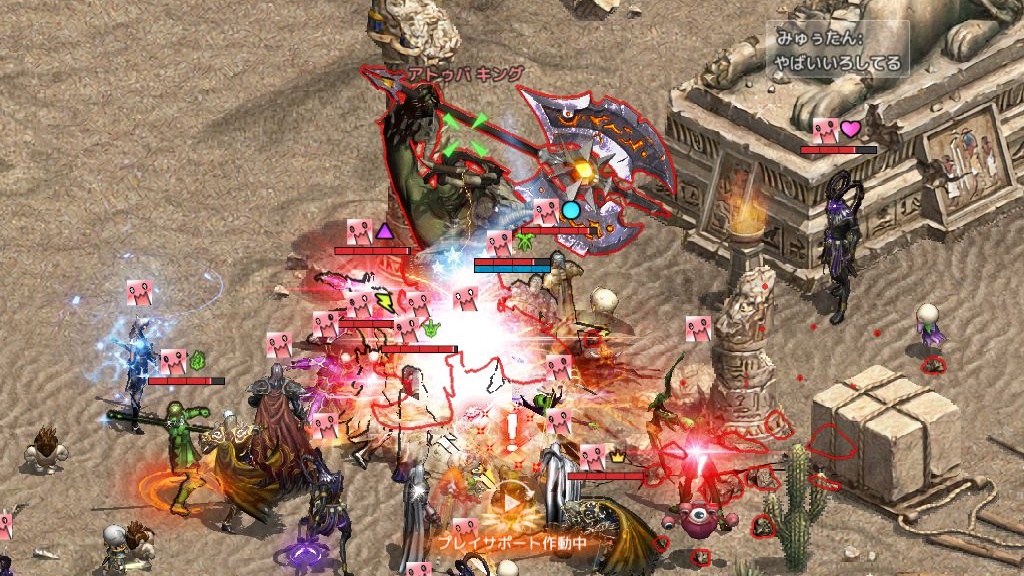Tap the play support auto-play button

click(x=511, y=503)
